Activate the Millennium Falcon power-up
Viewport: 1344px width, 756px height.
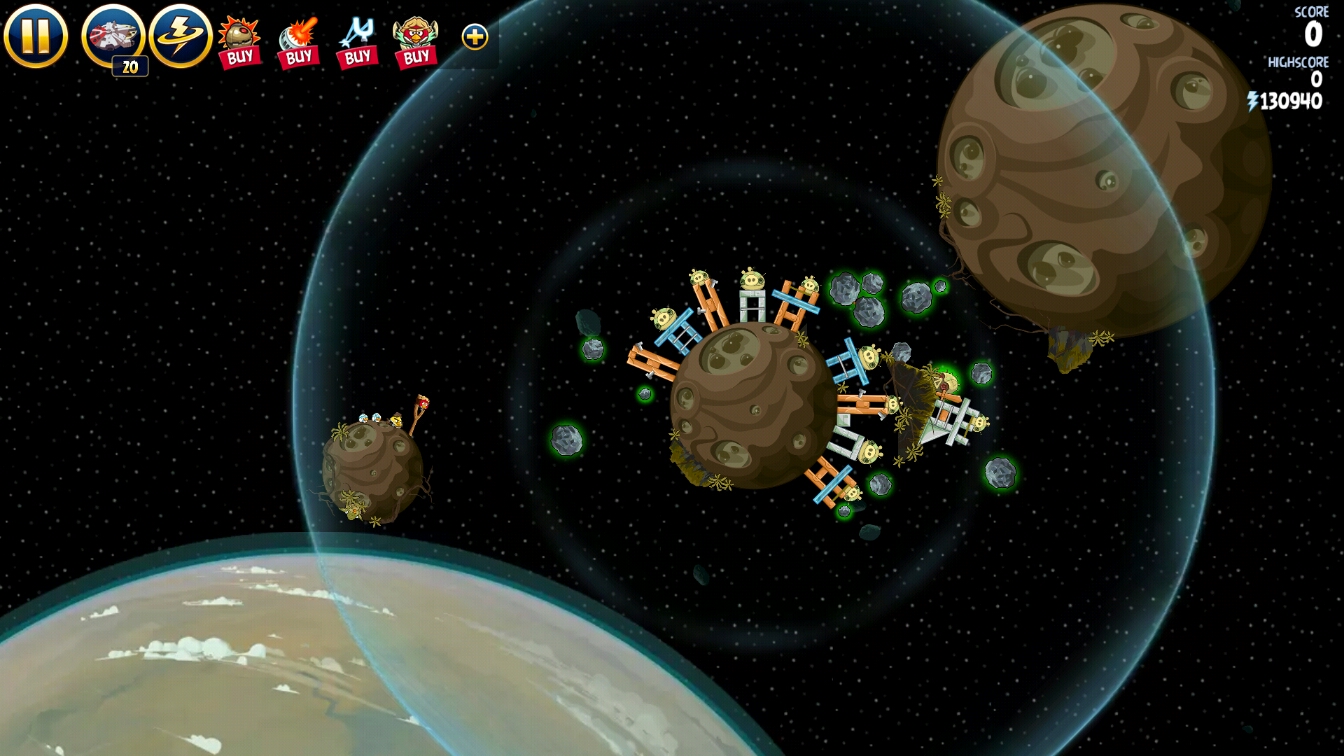[x=113, y=37]
